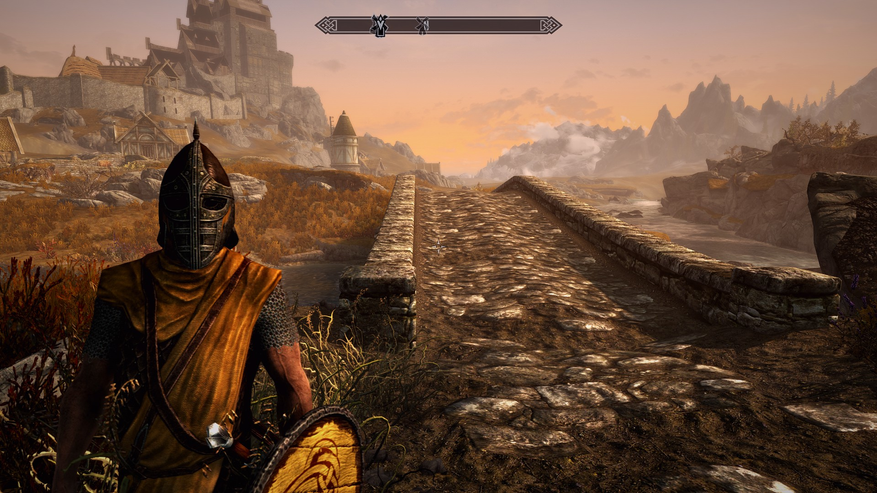Select the city marker on the compass
Image resolution: width=877 pixels, height=493 pixels.
pyautogui.click(x=380, y=25)
